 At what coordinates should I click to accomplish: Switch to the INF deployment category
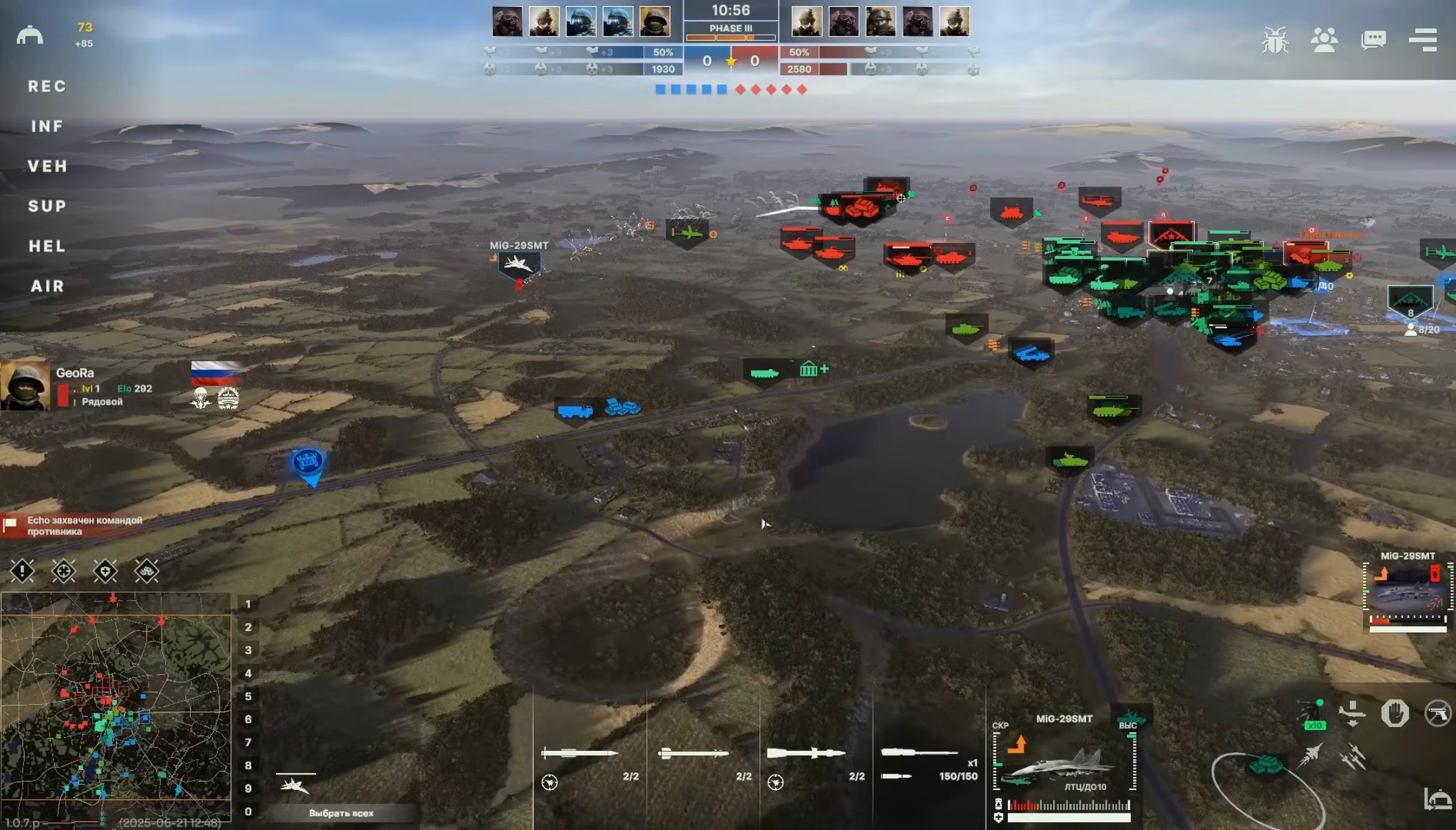pos(47,127)
